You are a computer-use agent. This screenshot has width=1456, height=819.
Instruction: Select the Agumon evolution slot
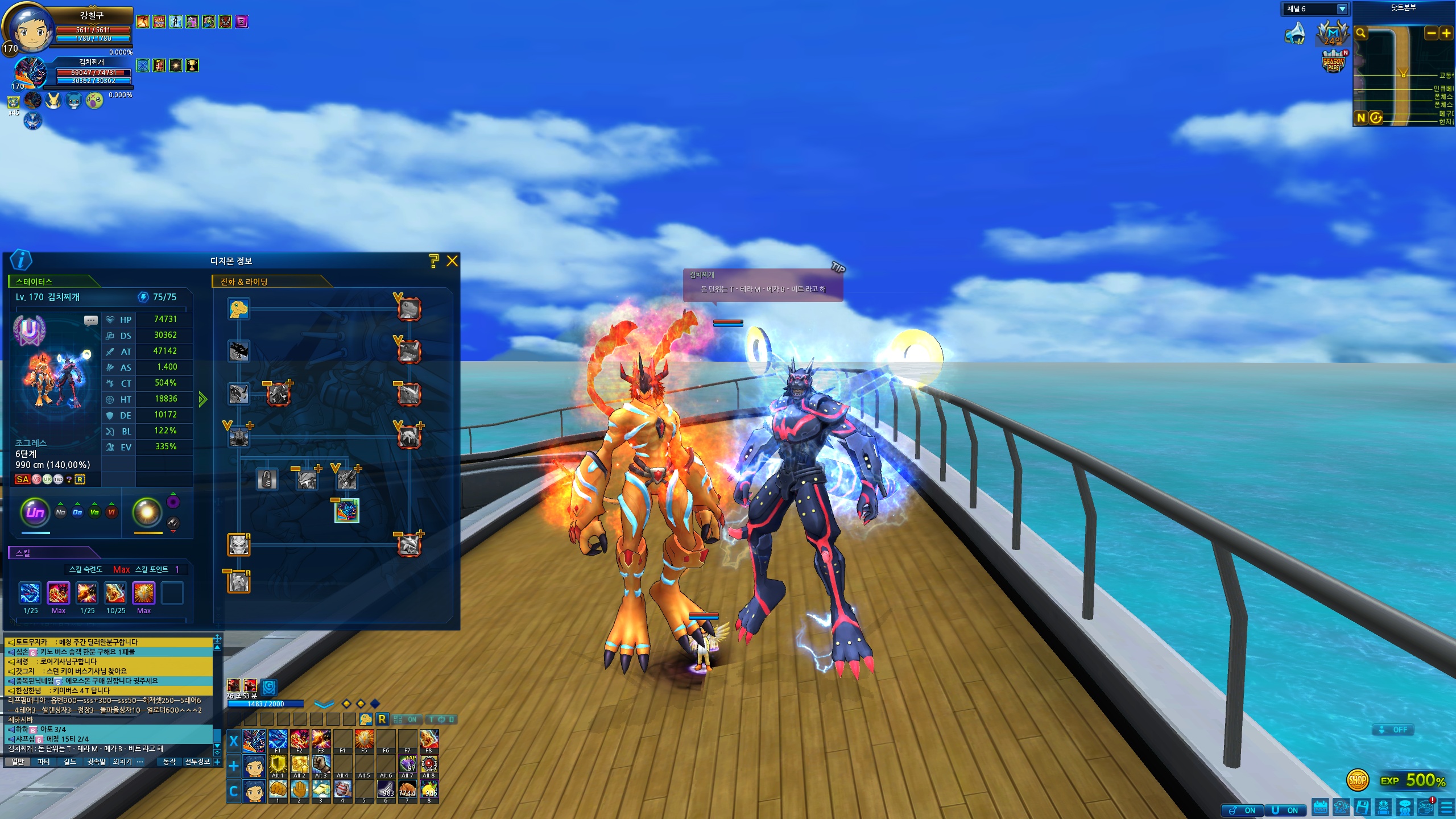239,309
